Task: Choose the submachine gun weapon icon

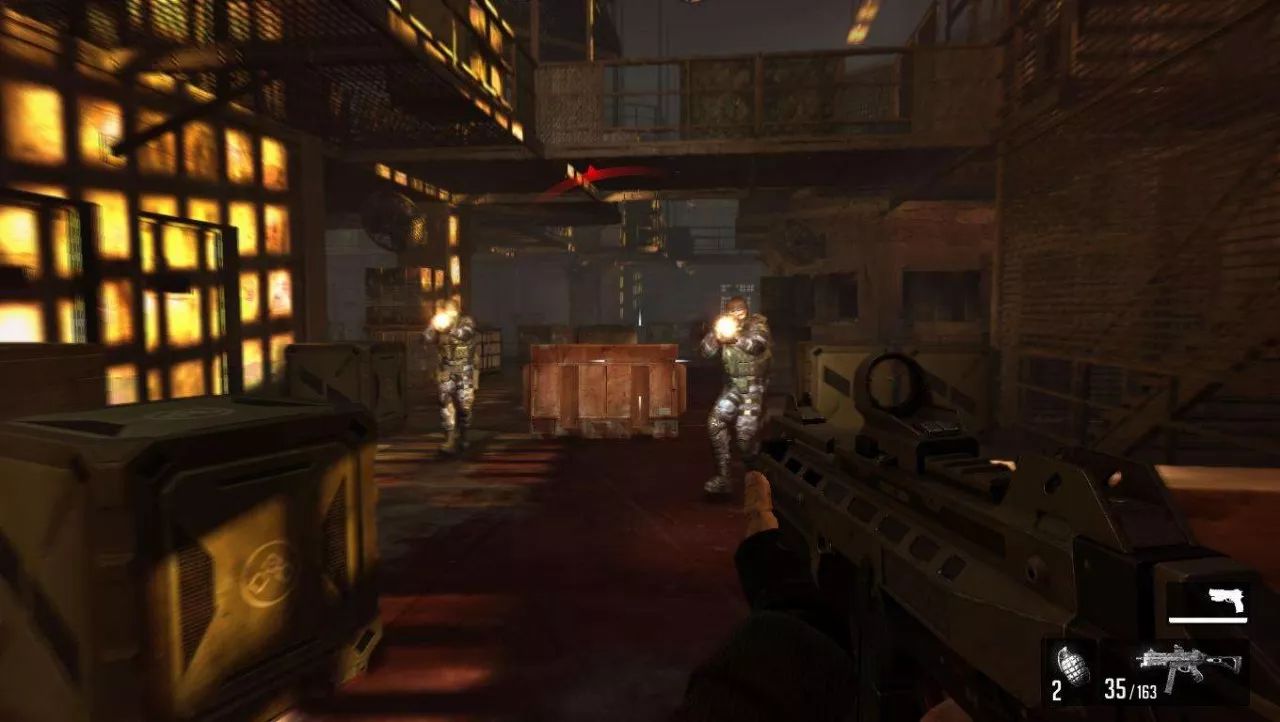Action: pos(1187,663)
